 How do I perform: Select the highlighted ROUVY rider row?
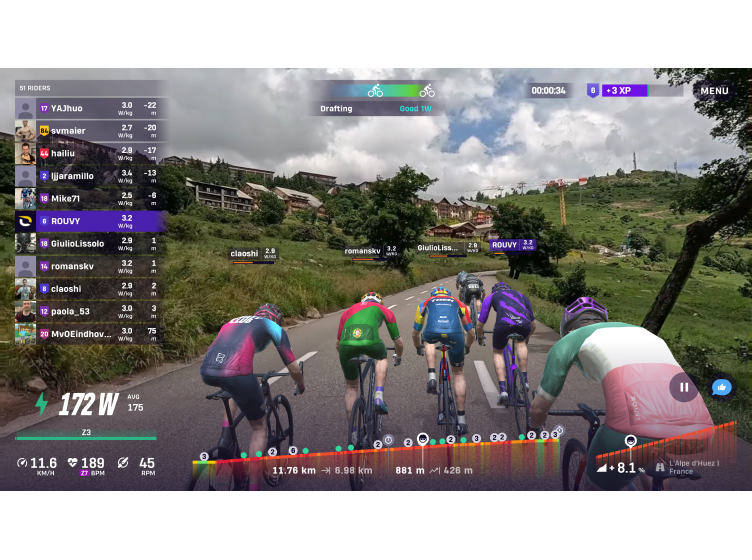click(88, 221)
